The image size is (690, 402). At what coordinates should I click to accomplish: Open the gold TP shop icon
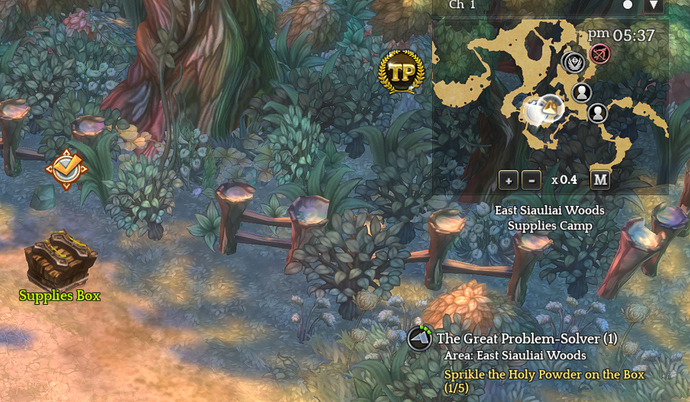402,72
